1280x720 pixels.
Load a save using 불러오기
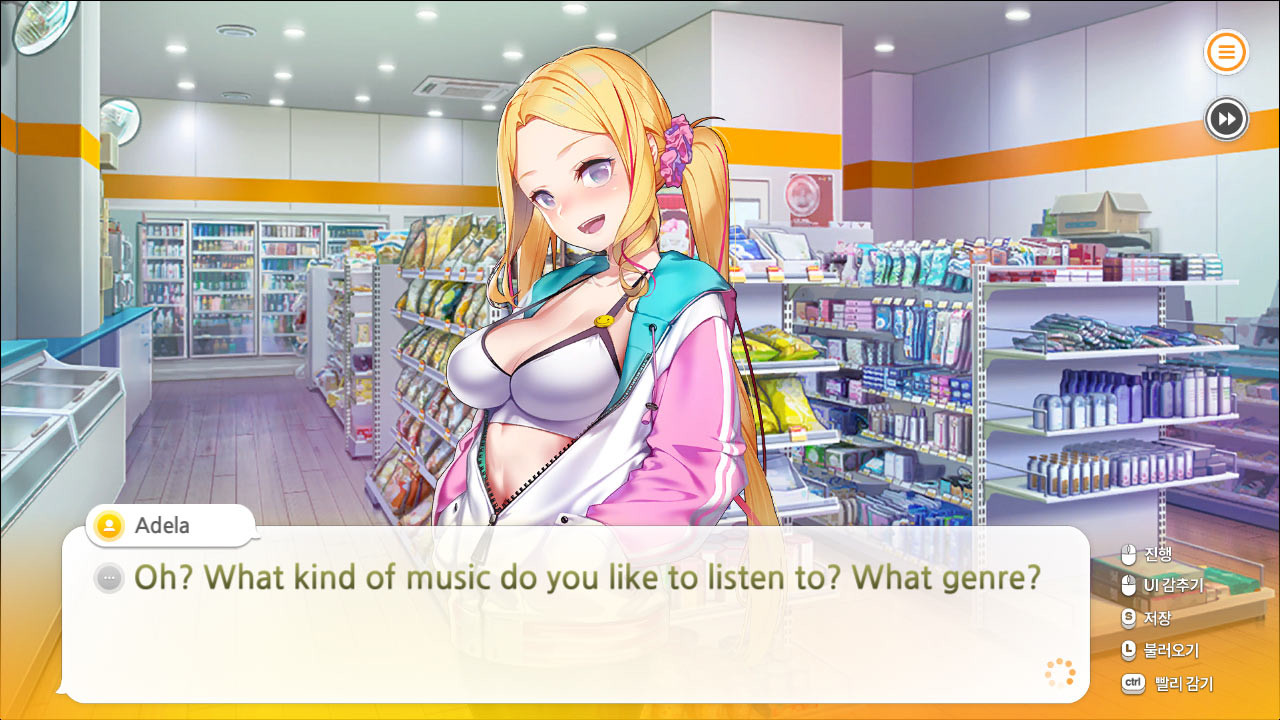tap(1170, 650)
